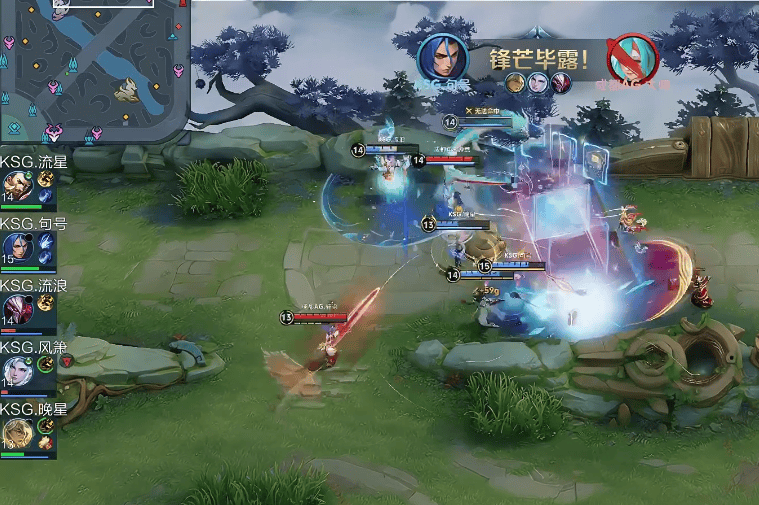The height and width of the screenshot is (505, 759).
Task: Click the slain hero's red-ringed portrait
Action: 633,58
